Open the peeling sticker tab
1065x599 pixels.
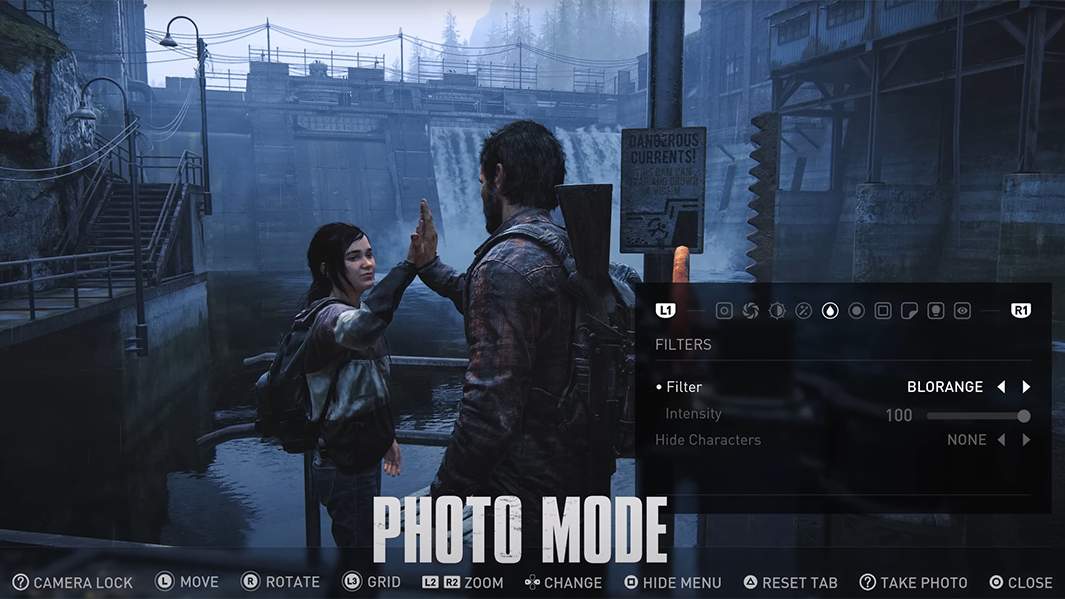click(x=909, y=311)
